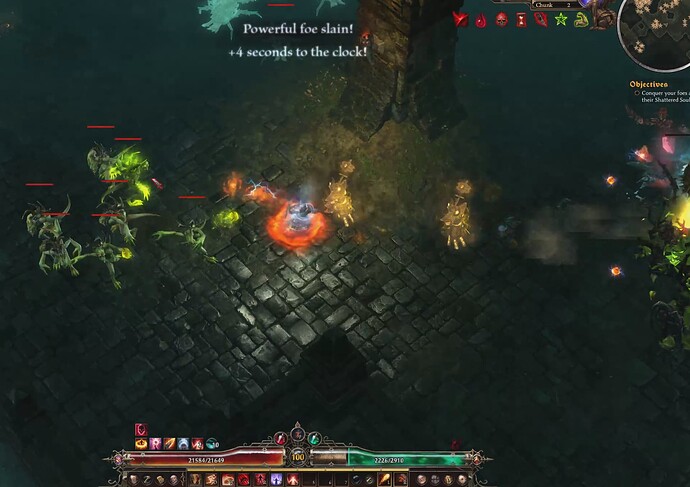Select the red blood drop mutator icon
The image size is (690, 487).
click(x=481, y=19)
